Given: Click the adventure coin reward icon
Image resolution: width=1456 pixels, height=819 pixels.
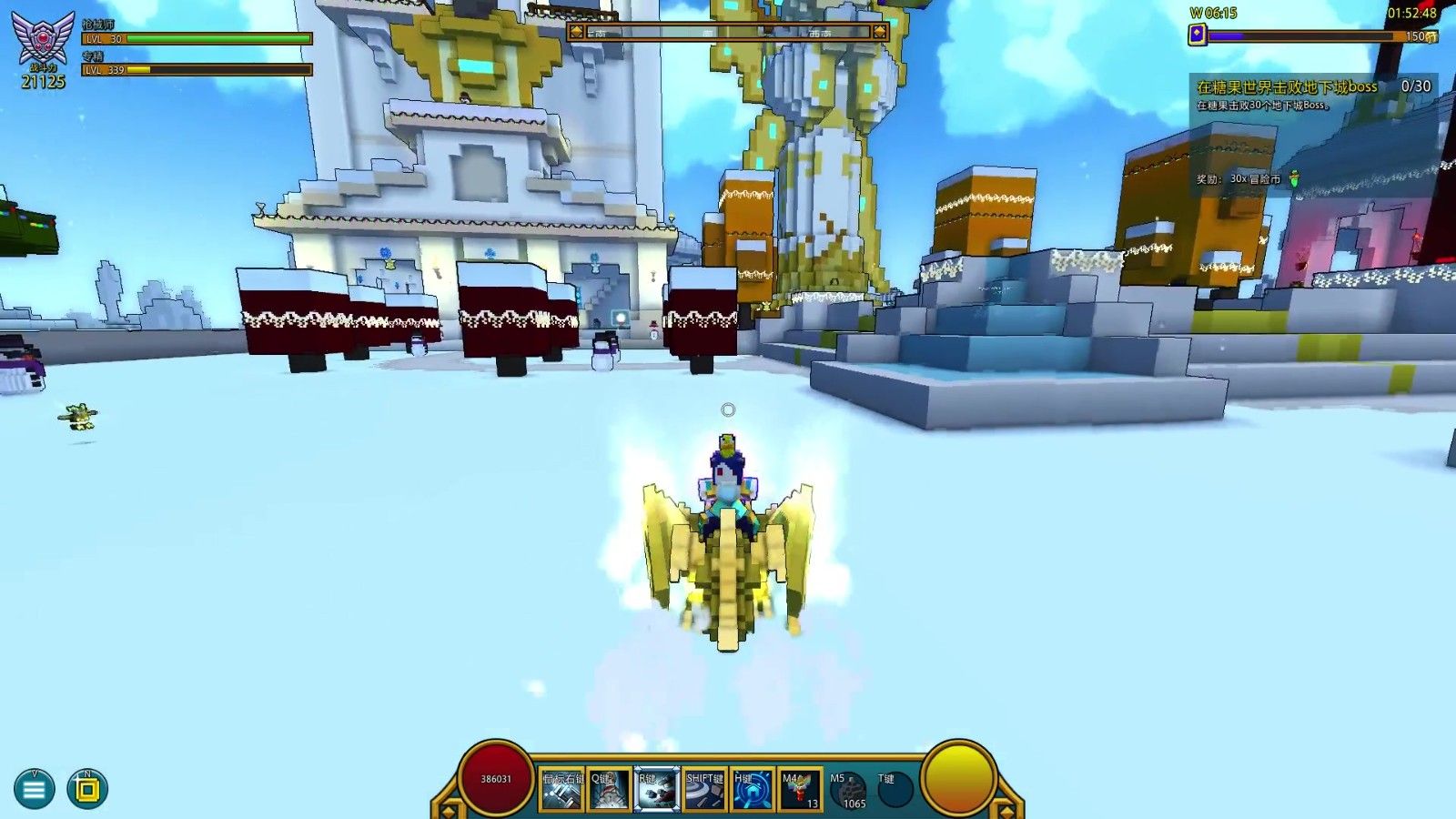Looking at the screenshot, I should coord(1294,178).
